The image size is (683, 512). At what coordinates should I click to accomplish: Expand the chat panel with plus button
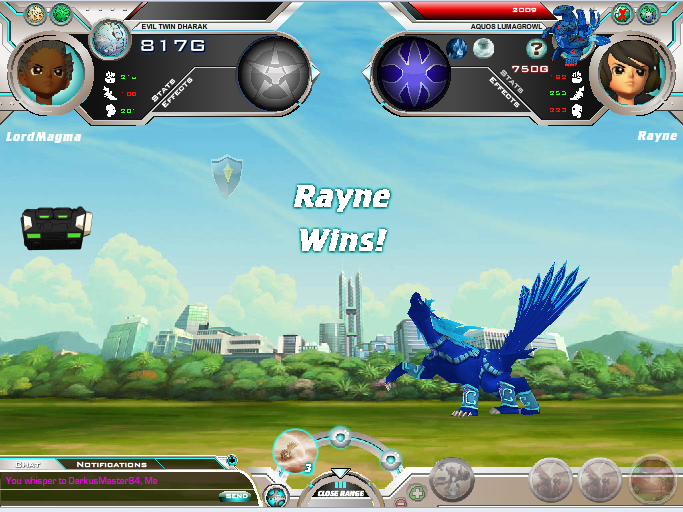[232, 461]
